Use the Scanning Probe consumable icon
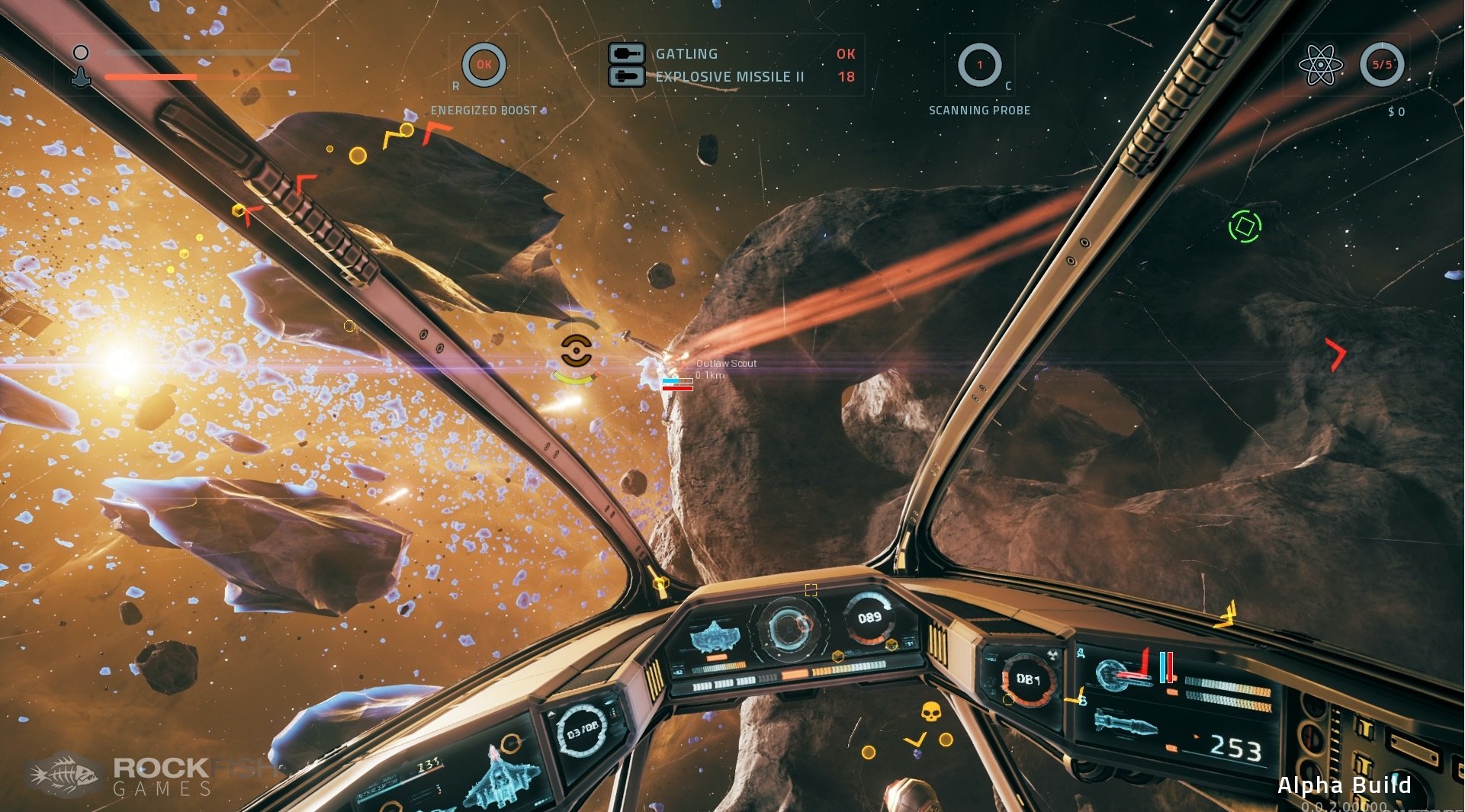Image resolution: width=1465 pixels, height=812 pixels. pos(979,66)
